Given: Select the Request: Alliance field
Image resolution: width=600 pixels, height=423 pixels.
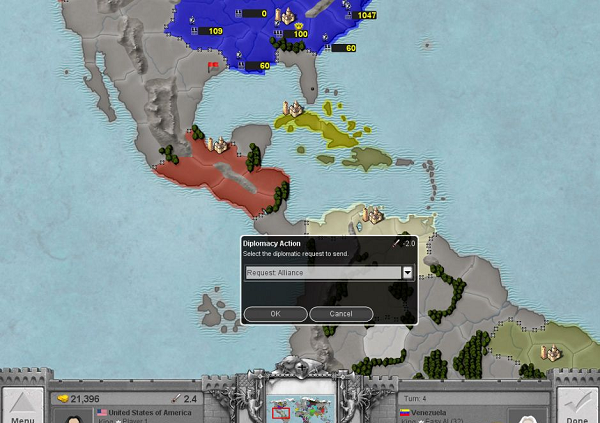Looking at the screenshot, I should 322,272.
